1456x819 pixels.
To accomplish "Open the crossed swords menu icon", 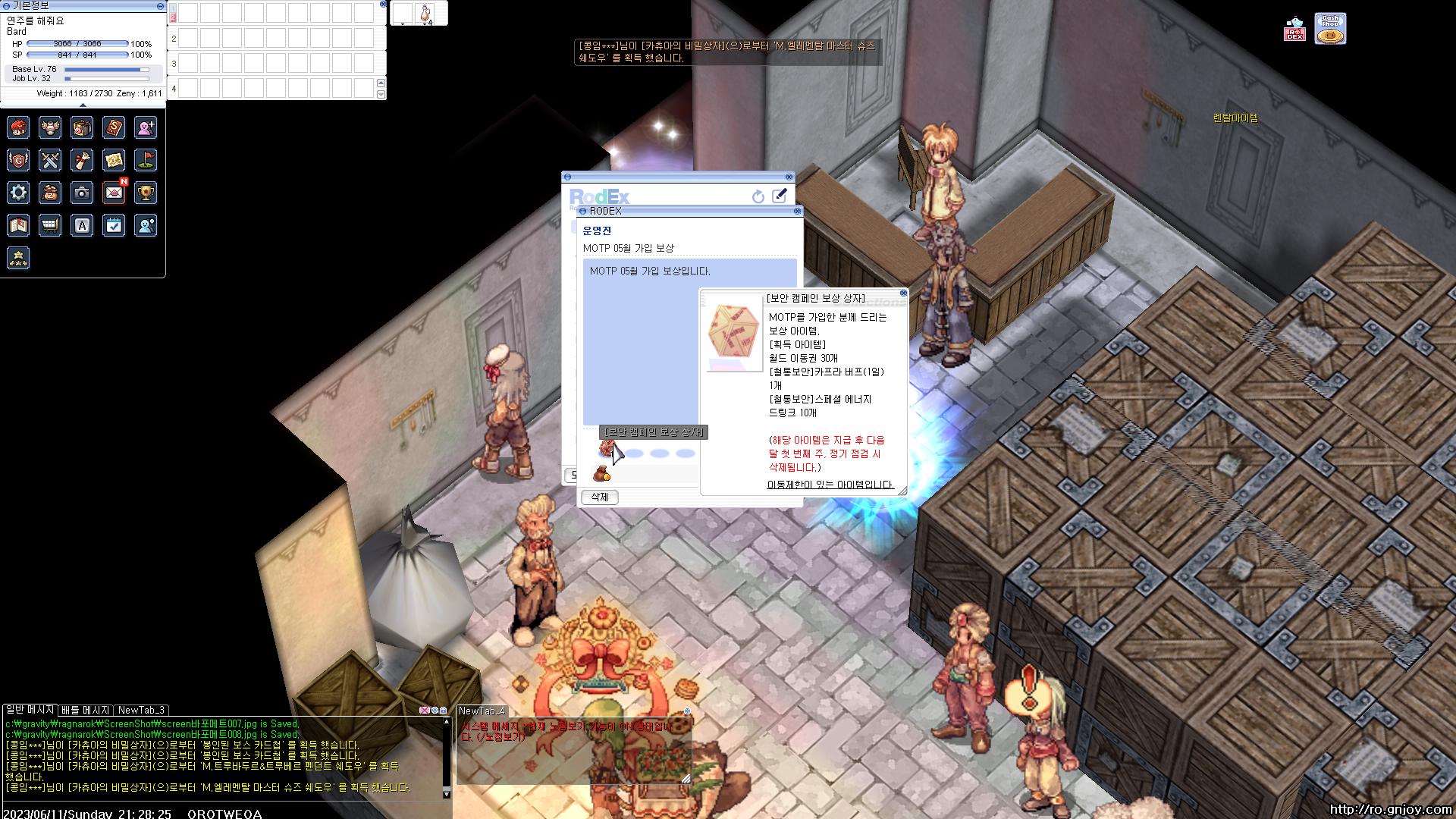I will coord(50,160).
